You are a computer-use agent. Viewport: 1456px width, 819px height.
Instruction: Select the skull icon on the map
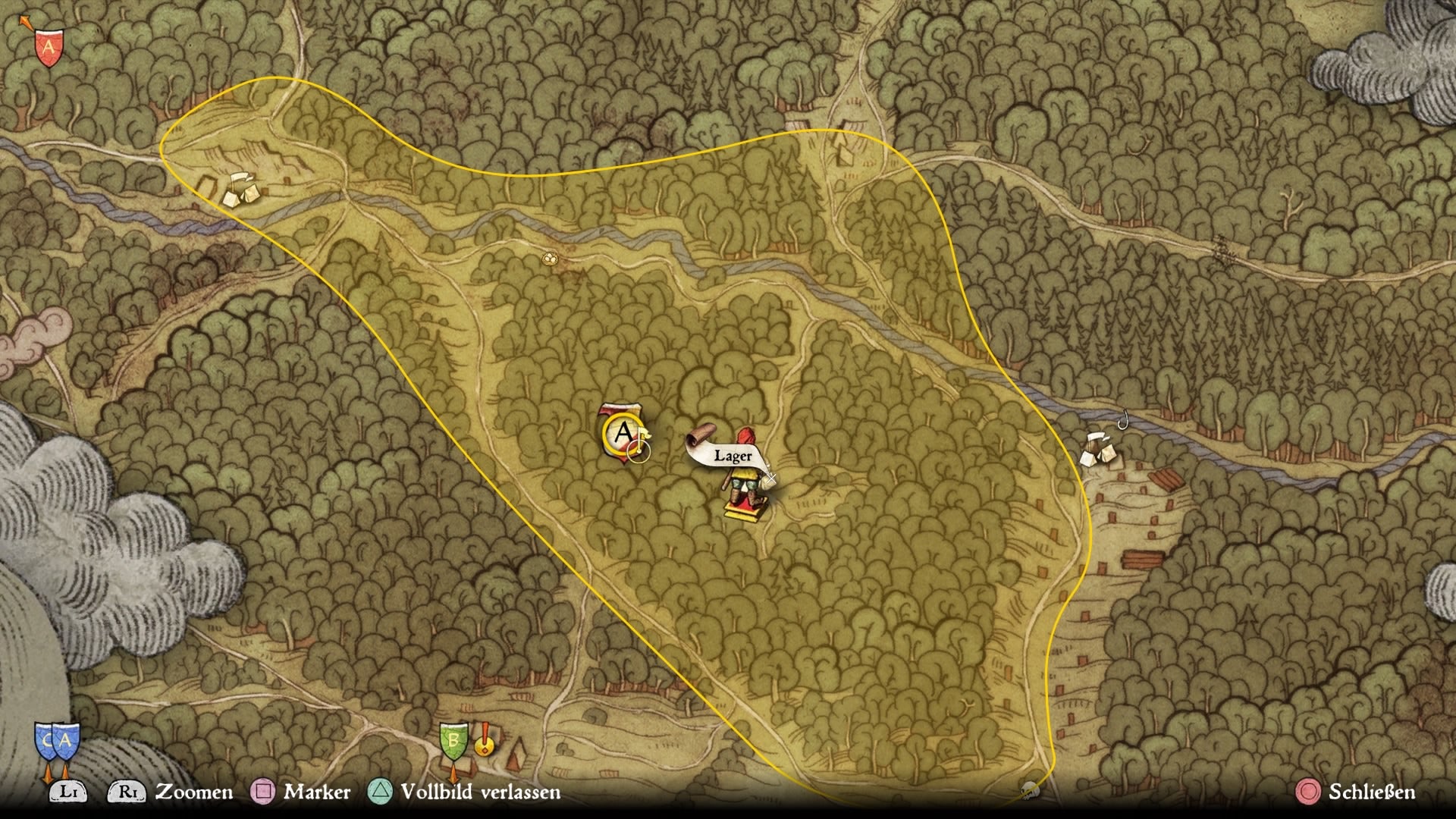1030,791
